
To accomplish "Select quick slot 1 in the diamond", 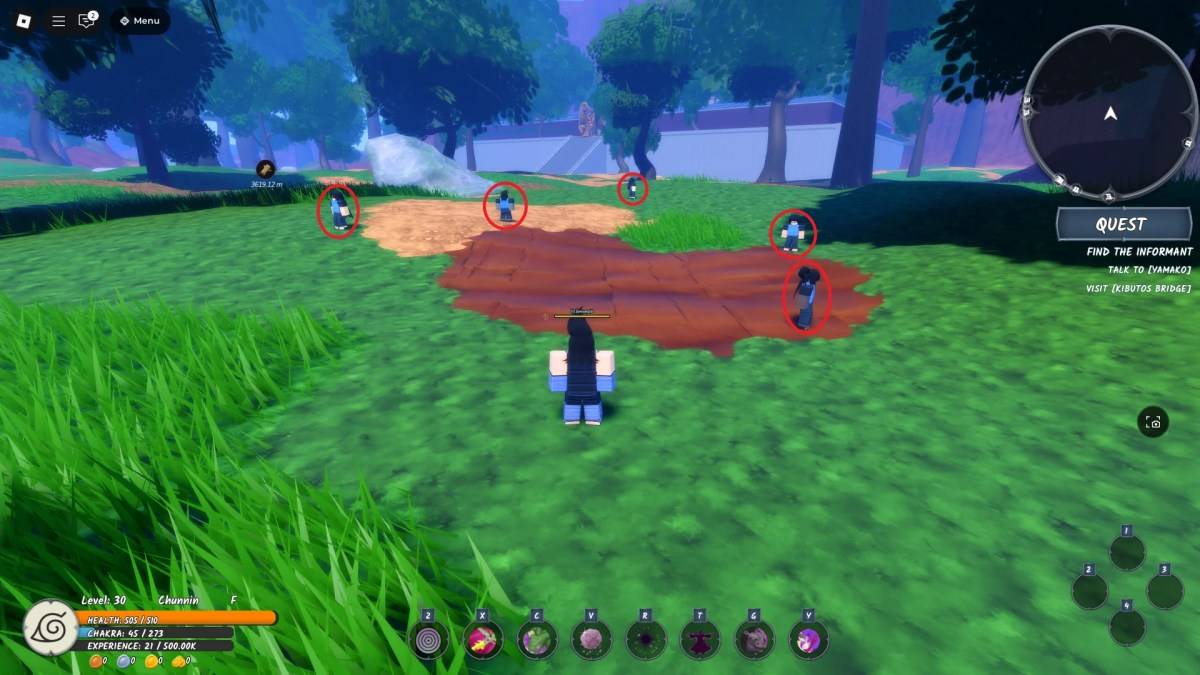I will pyautogui.click(x=1127, y=552).
